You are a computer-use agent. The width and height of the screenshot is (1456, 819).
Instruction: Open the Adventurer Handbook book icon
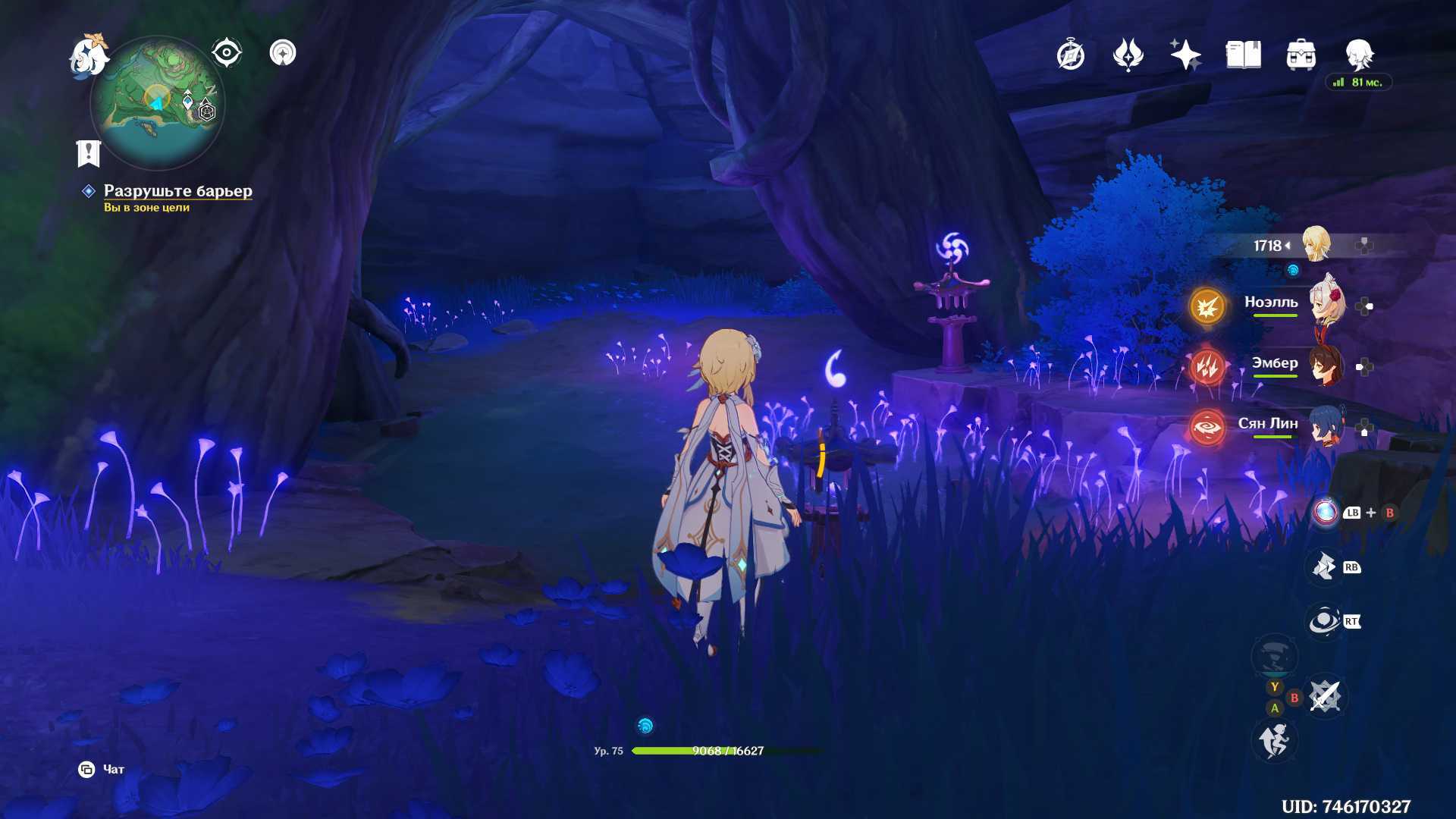pos(1243,55)
